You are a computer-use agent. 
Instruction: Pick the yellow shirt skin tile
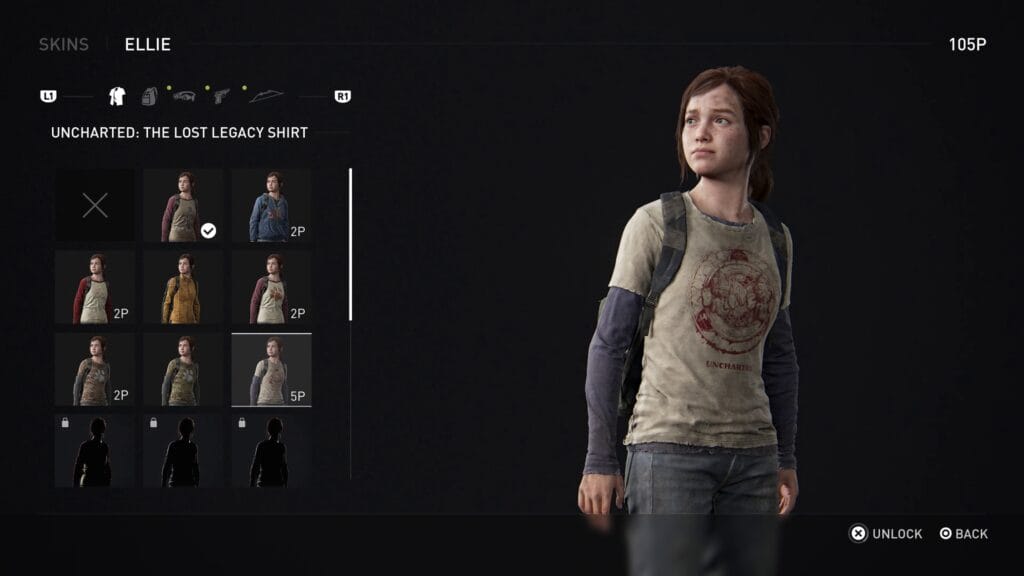tap(183, 288)
